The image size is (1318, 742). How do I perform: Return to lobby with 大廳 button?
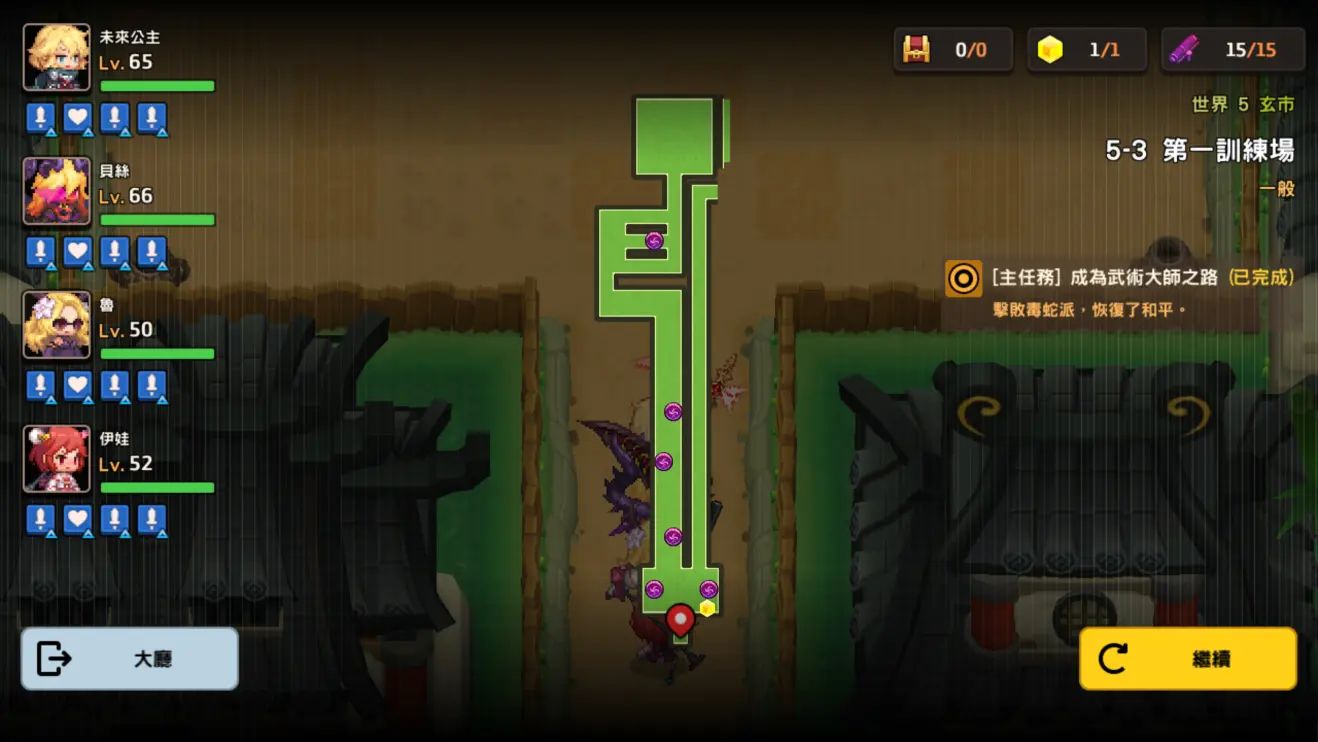(129, 659)
